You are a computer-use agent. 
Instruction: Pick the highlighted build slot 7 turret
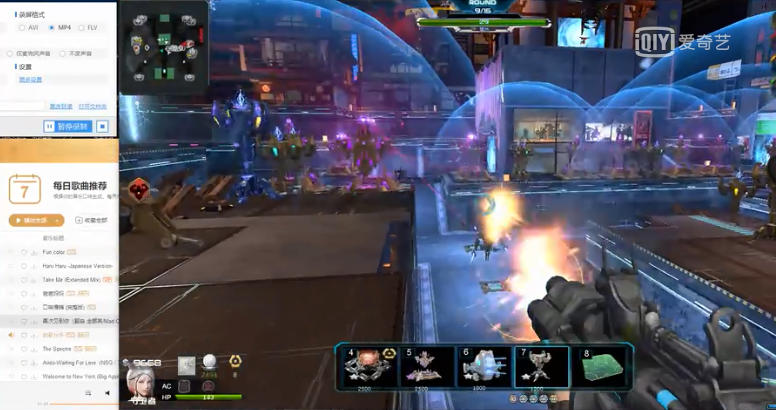(542, 366)
